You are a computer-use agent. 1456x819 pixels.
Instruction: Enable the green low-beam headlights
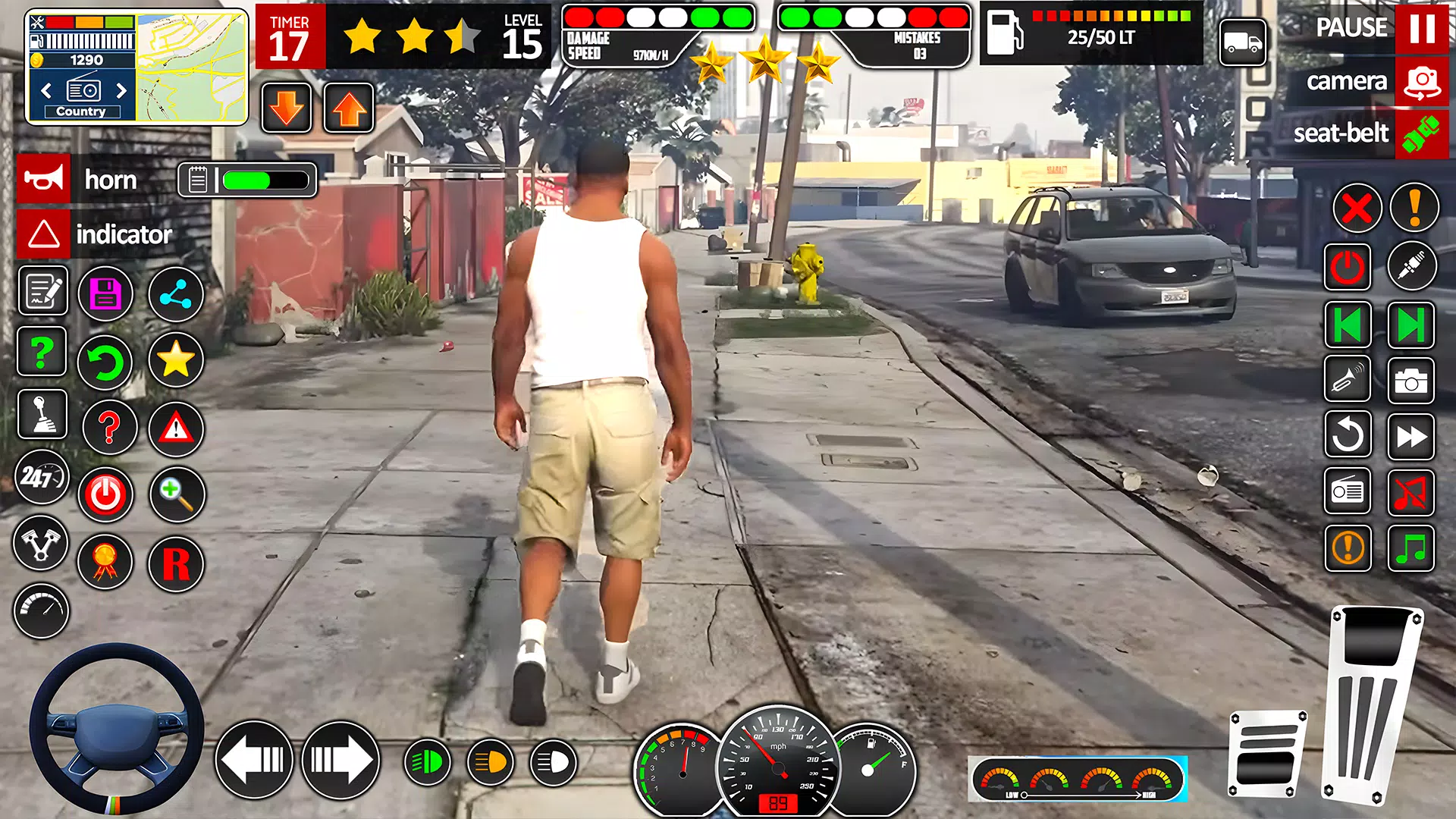pyautogui.click(x=427, y=759)
